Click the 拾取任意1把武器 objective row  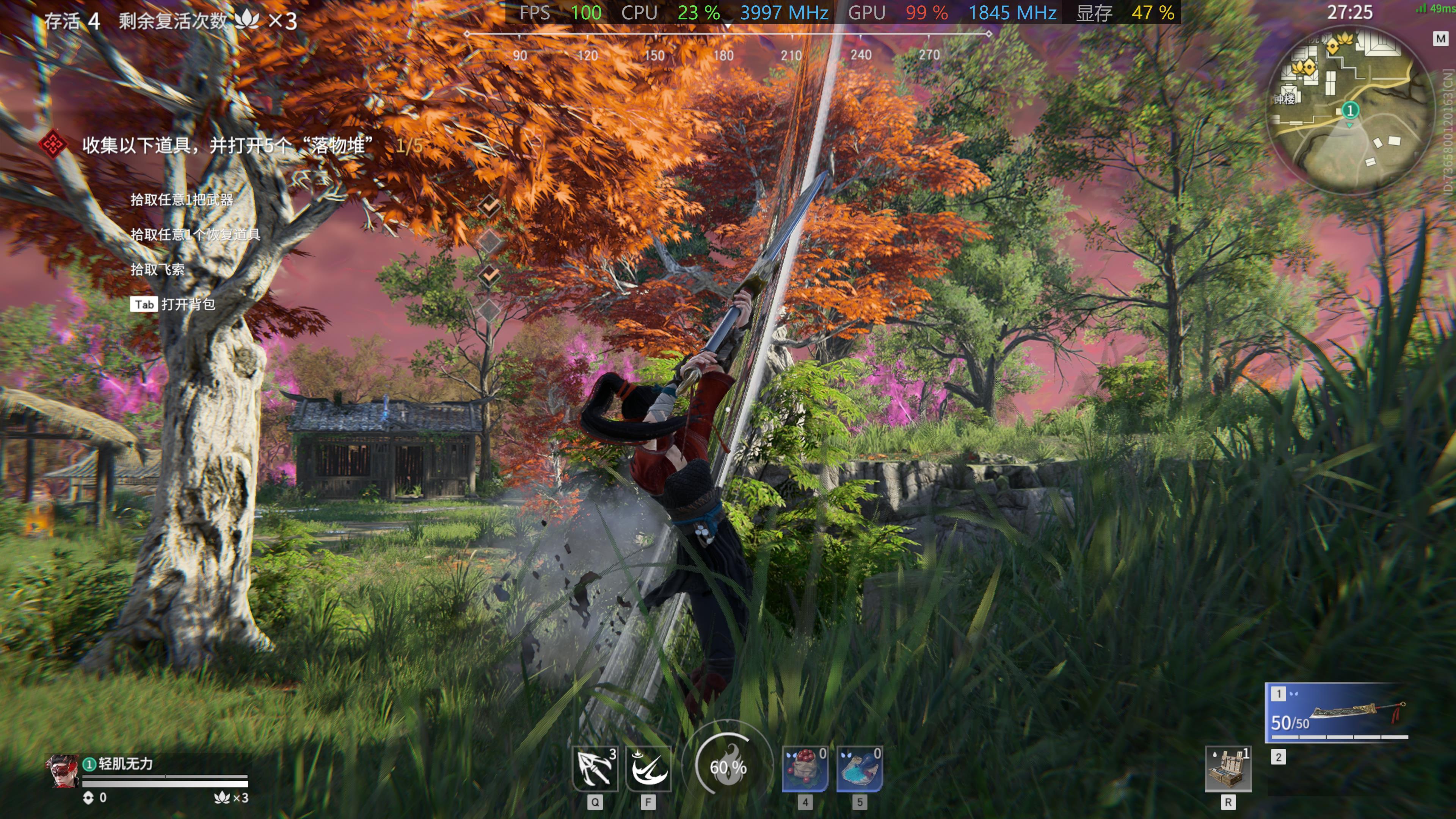[x=182, y=199]
